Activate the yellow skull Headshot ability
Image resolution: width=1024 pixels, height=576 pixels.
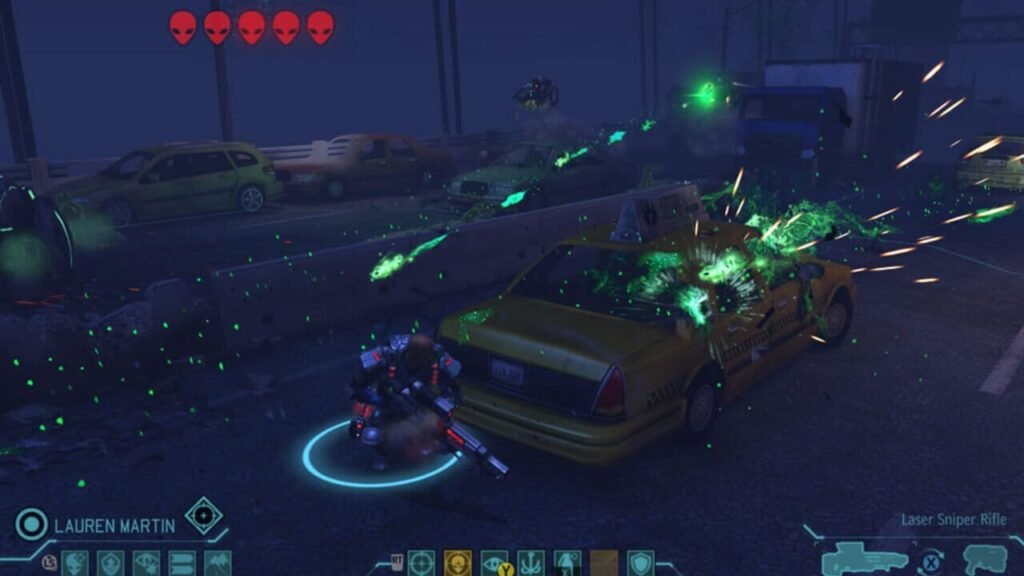458,563
